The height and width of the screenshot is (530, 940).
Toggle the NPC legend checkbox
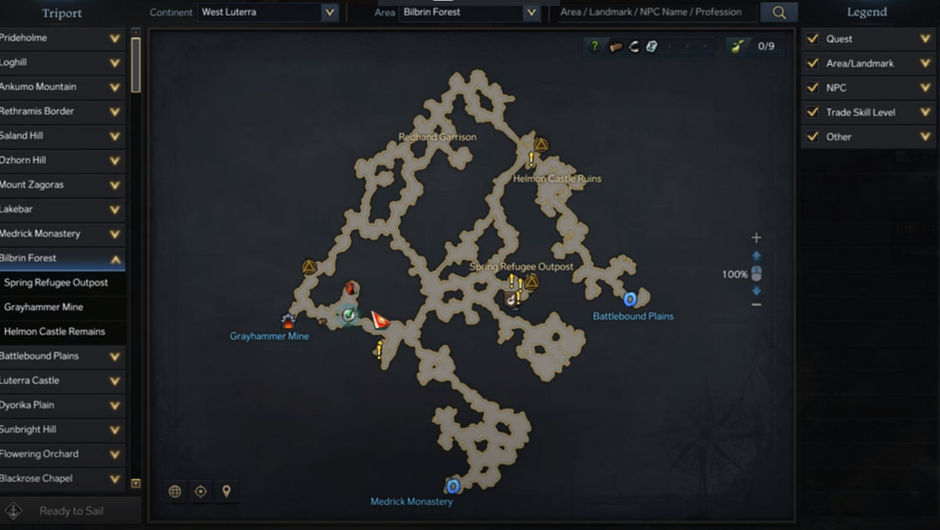(813, 88)
